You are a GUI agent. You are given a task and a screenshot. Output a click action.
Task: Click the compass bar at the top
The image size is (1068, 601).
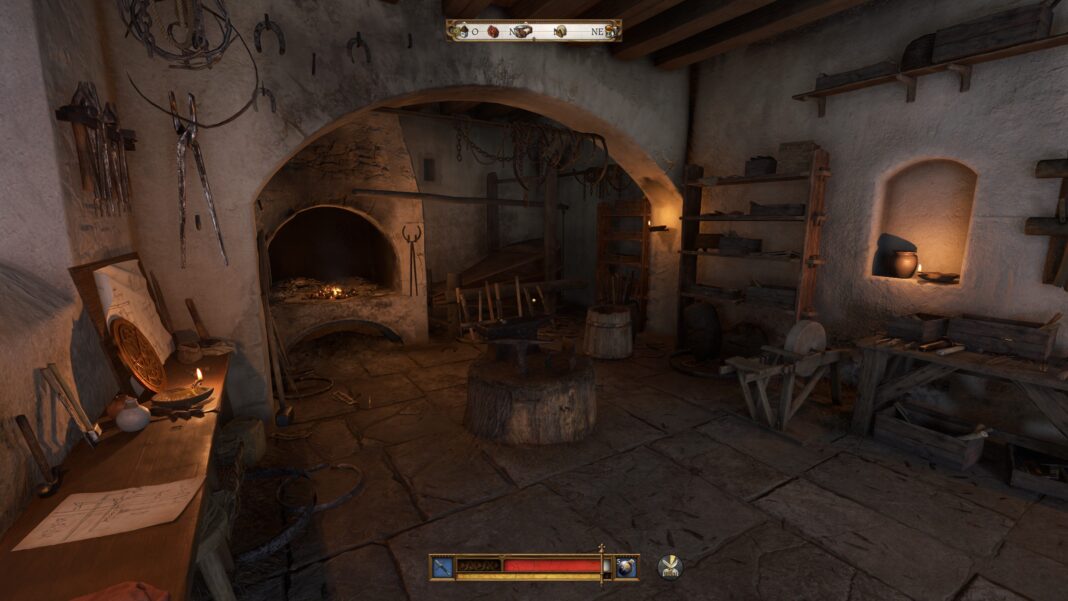533,31
